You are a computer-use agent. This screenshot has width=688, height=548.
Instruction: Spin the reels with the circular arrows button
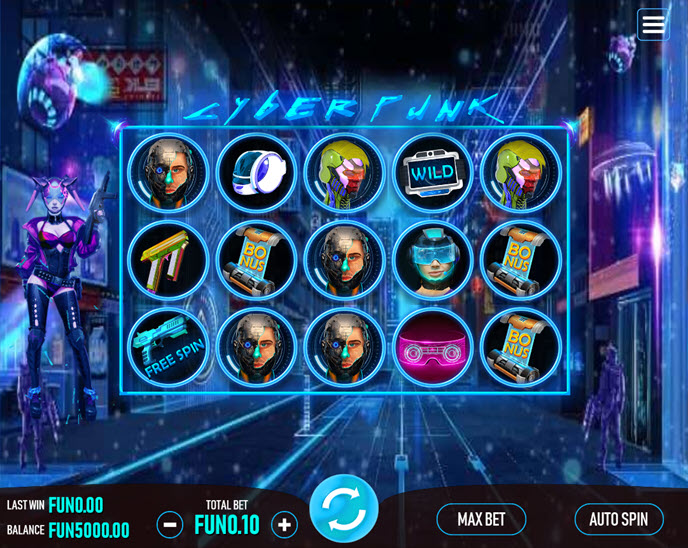(x=344, y=509)
